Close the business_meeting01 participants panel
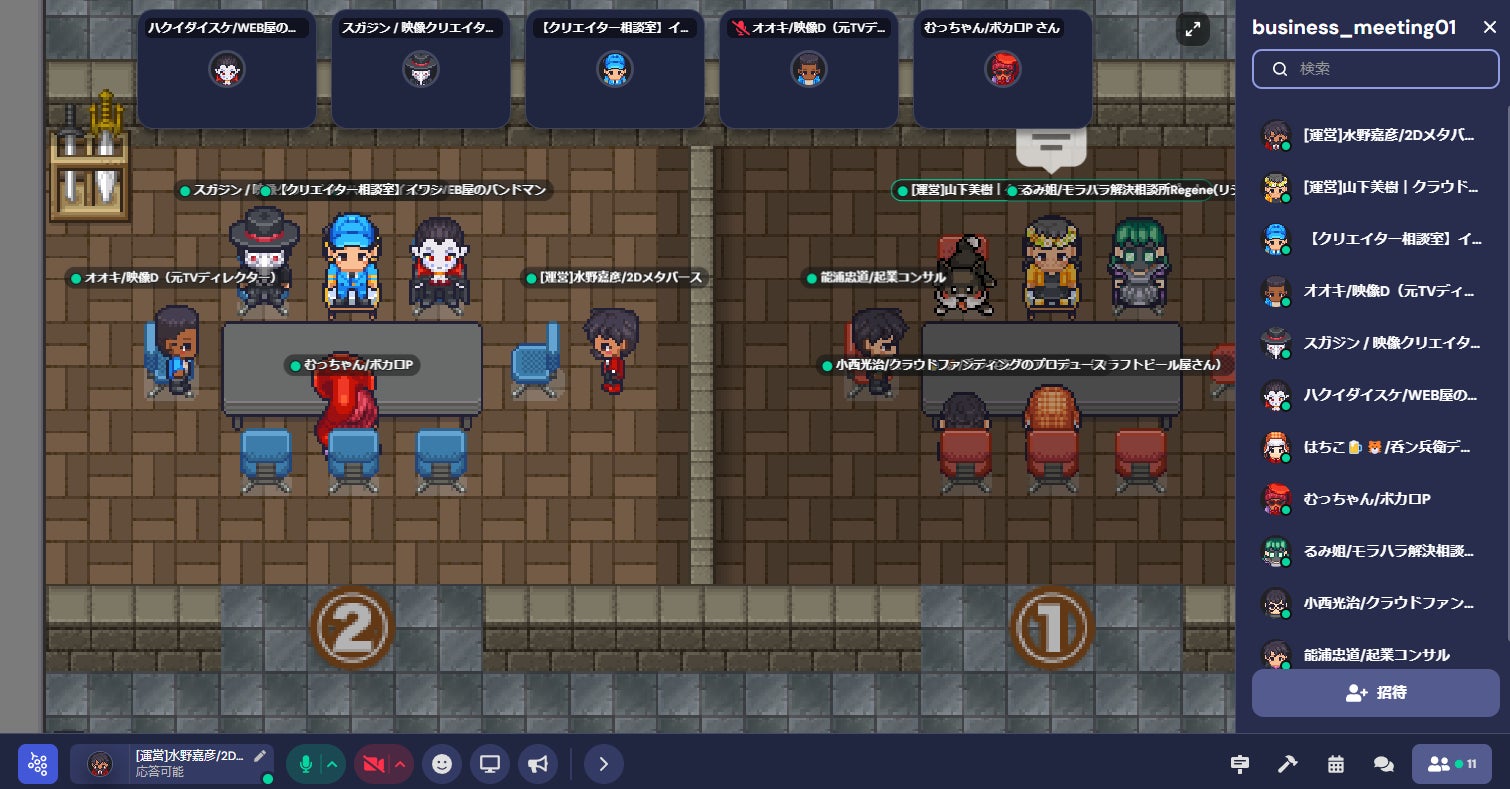1510x789 pixels. point(1489,28)
